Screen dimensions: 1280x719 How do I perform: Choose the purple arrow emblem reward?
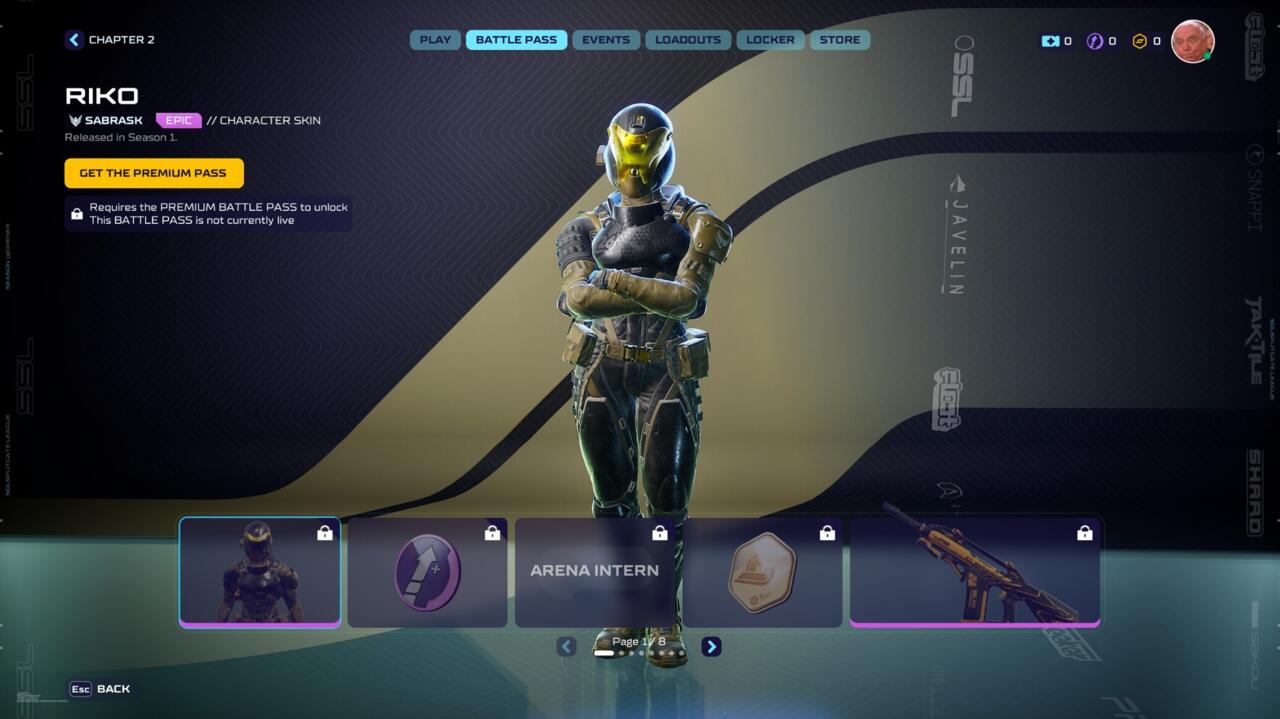[427, 572]
